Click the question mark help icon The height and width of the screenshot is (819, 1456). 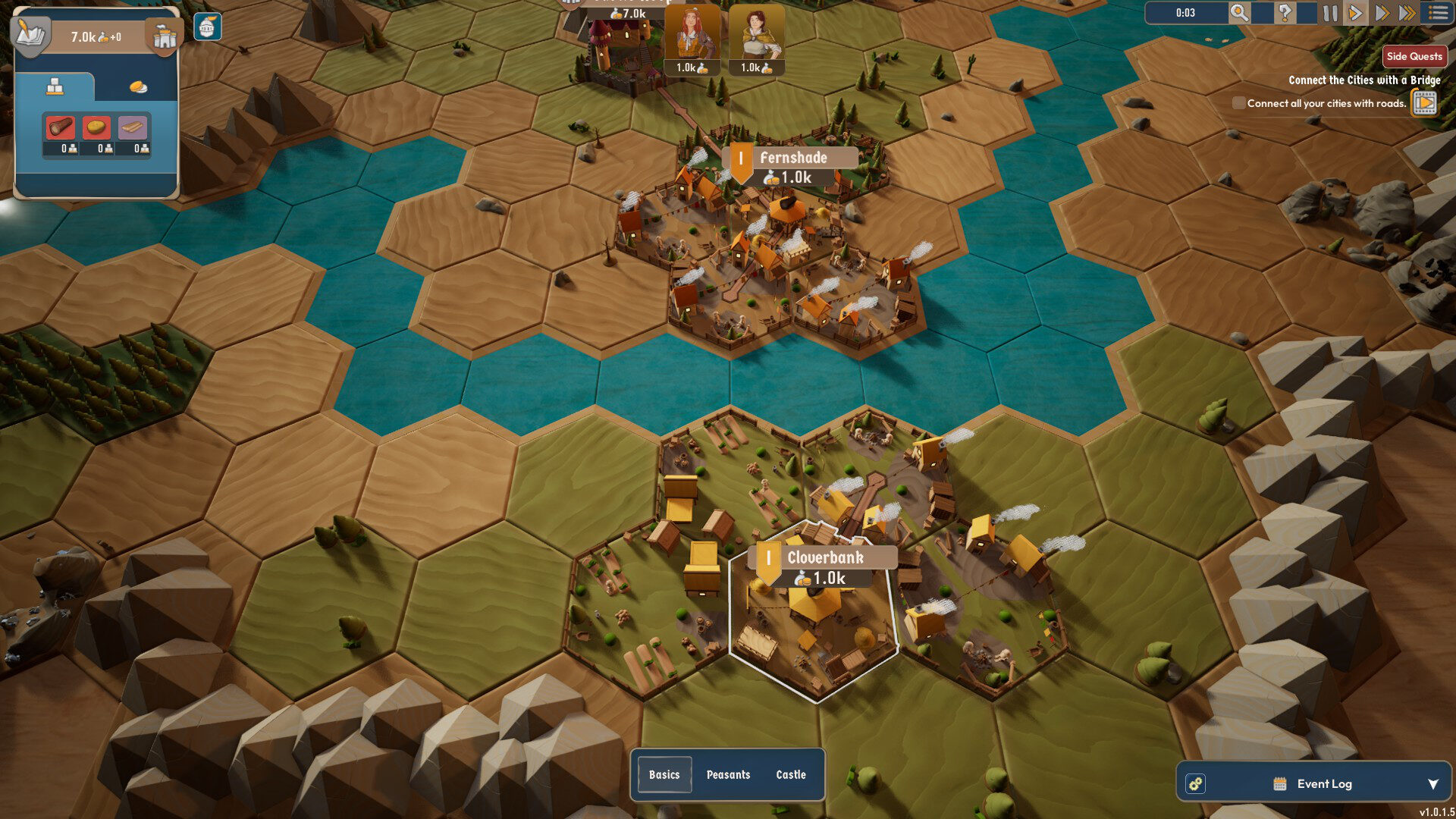pyautogui.click(x=1285, y=12)
